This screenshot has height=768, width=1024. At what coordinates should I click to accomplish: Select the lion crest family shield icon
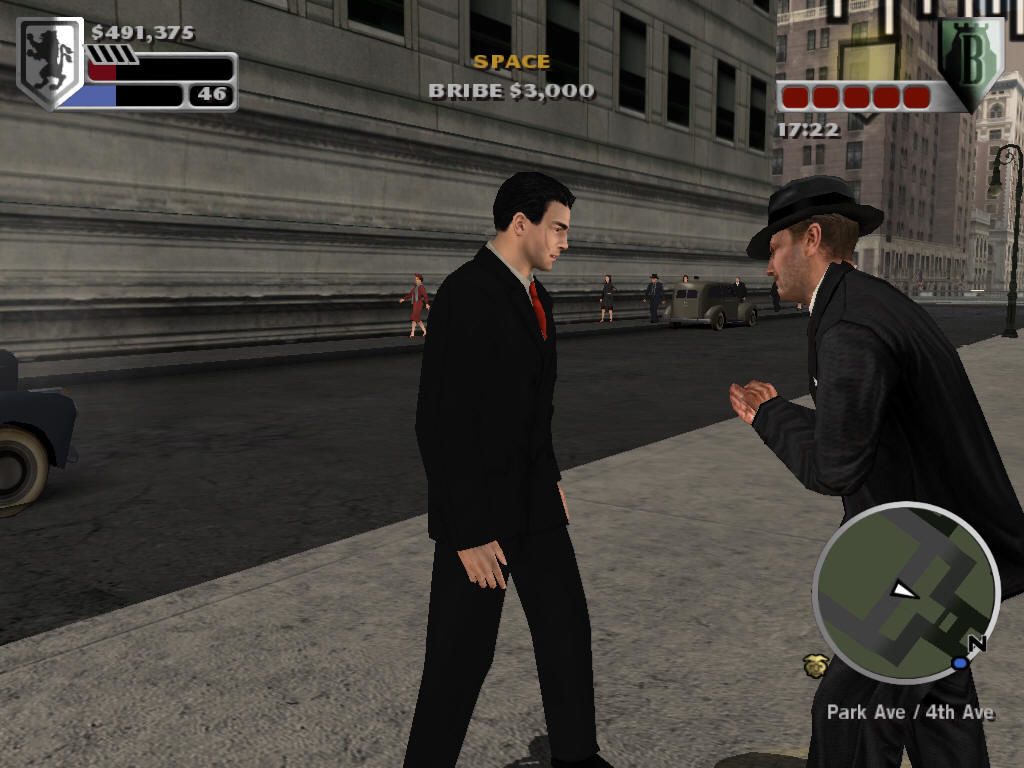50,61
